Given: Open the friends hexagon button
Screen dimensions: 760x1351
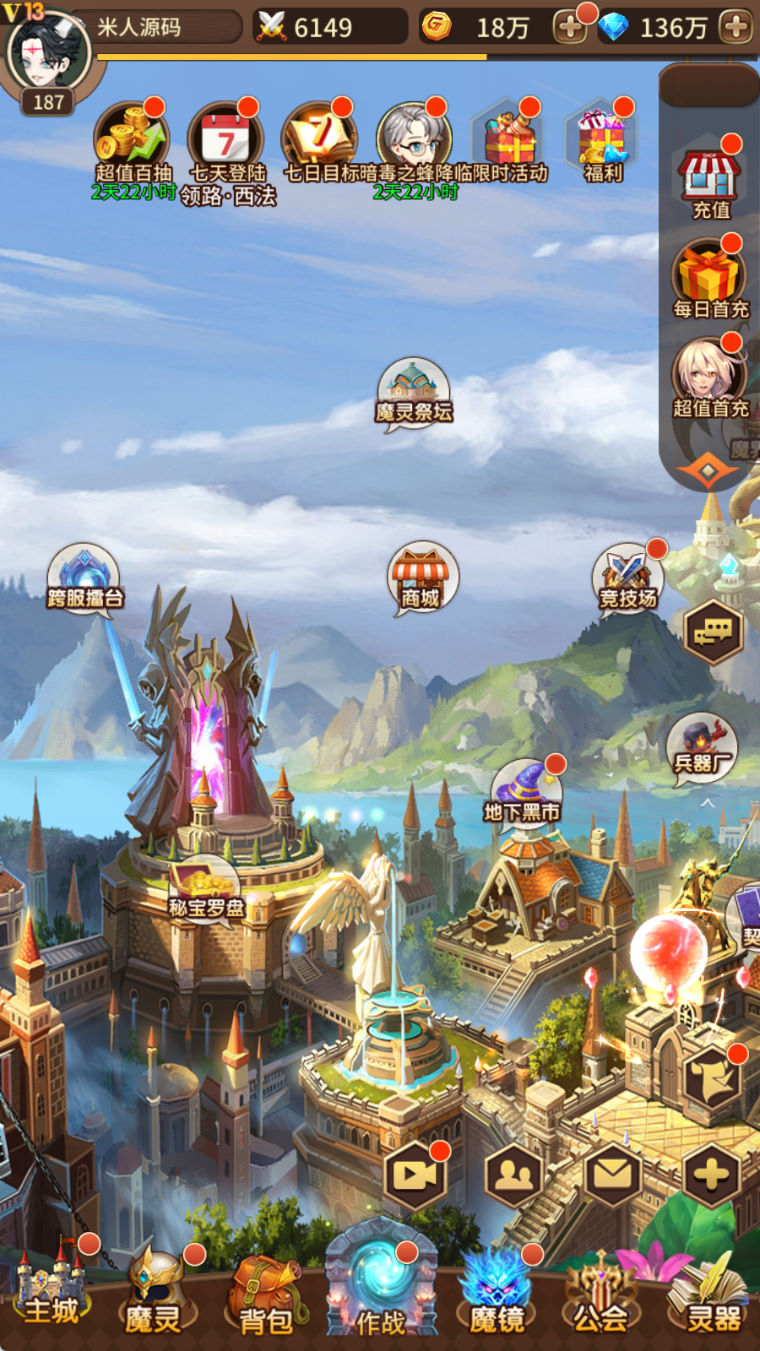Looking at the screenshot, I should (514, 1175).
